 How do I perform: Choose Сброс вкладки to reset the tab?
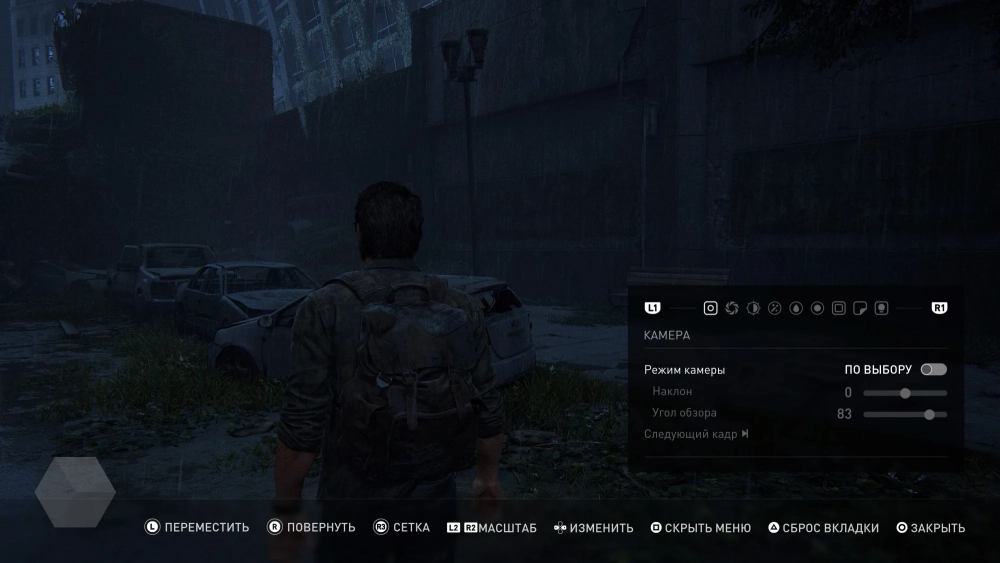(x=823, y=528)
